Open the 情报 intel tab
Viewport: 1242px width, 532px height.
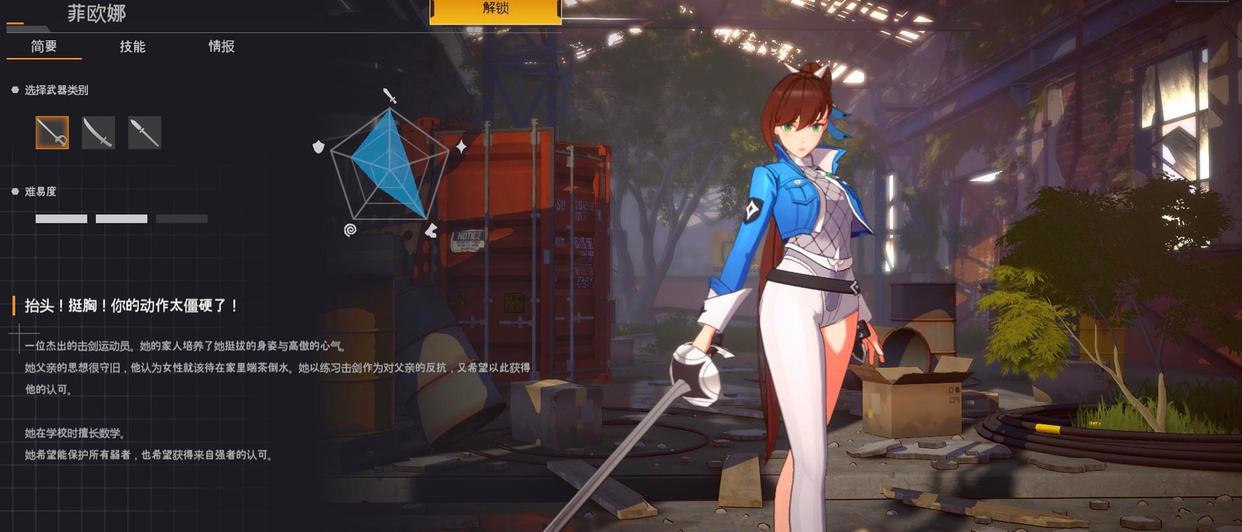[221, 46]
